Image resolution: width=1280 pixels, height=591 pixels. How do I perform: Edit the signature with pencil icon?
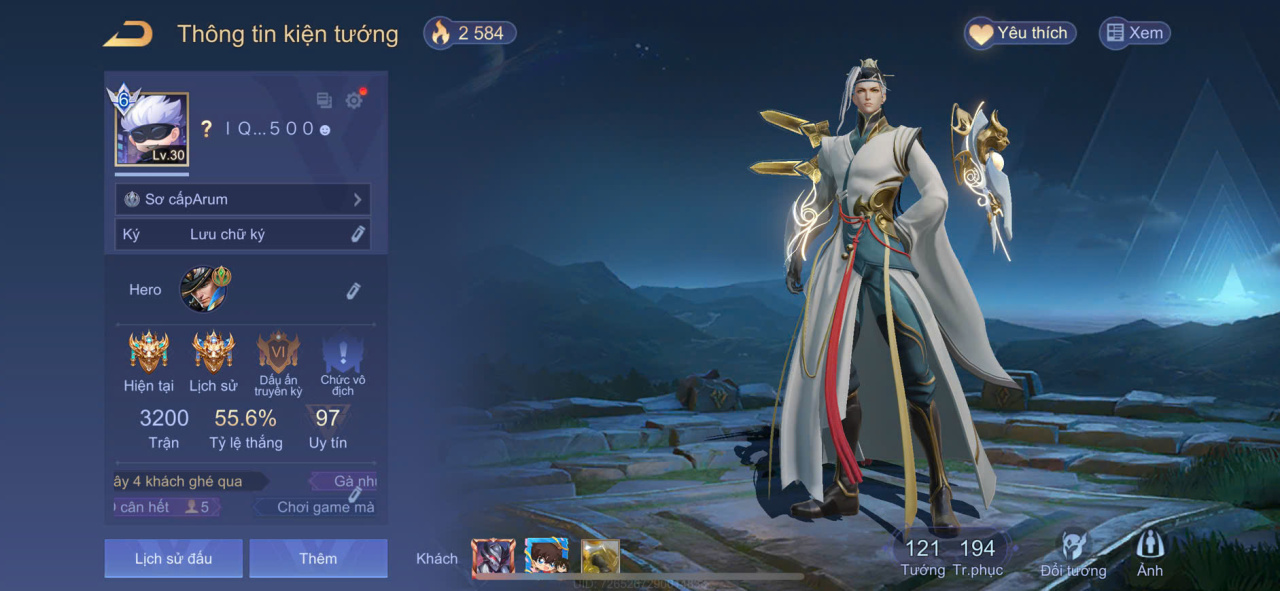click(x=357, y=234)
